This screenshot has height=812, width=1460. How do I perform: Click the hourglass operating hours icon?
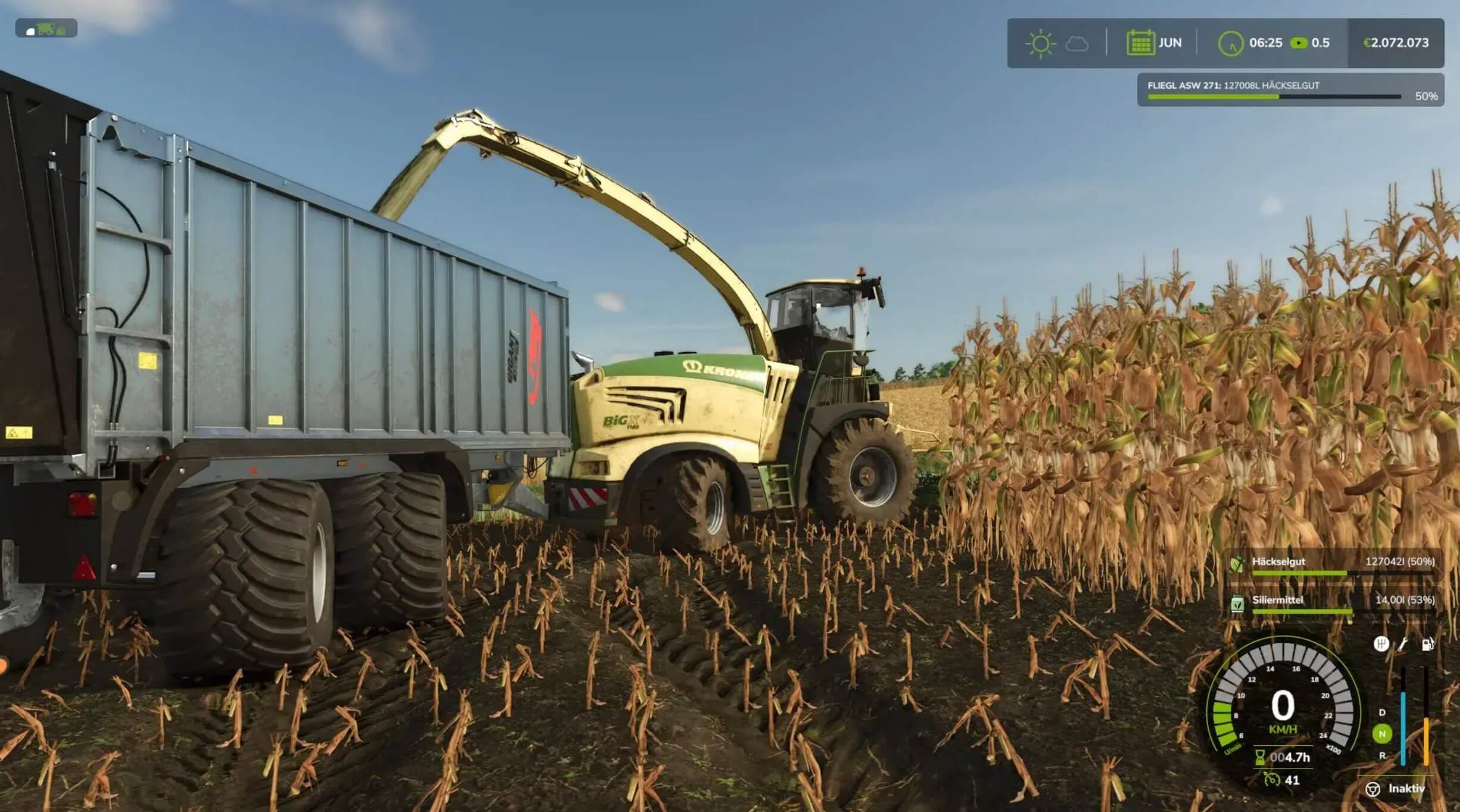tap(1261, 757)
